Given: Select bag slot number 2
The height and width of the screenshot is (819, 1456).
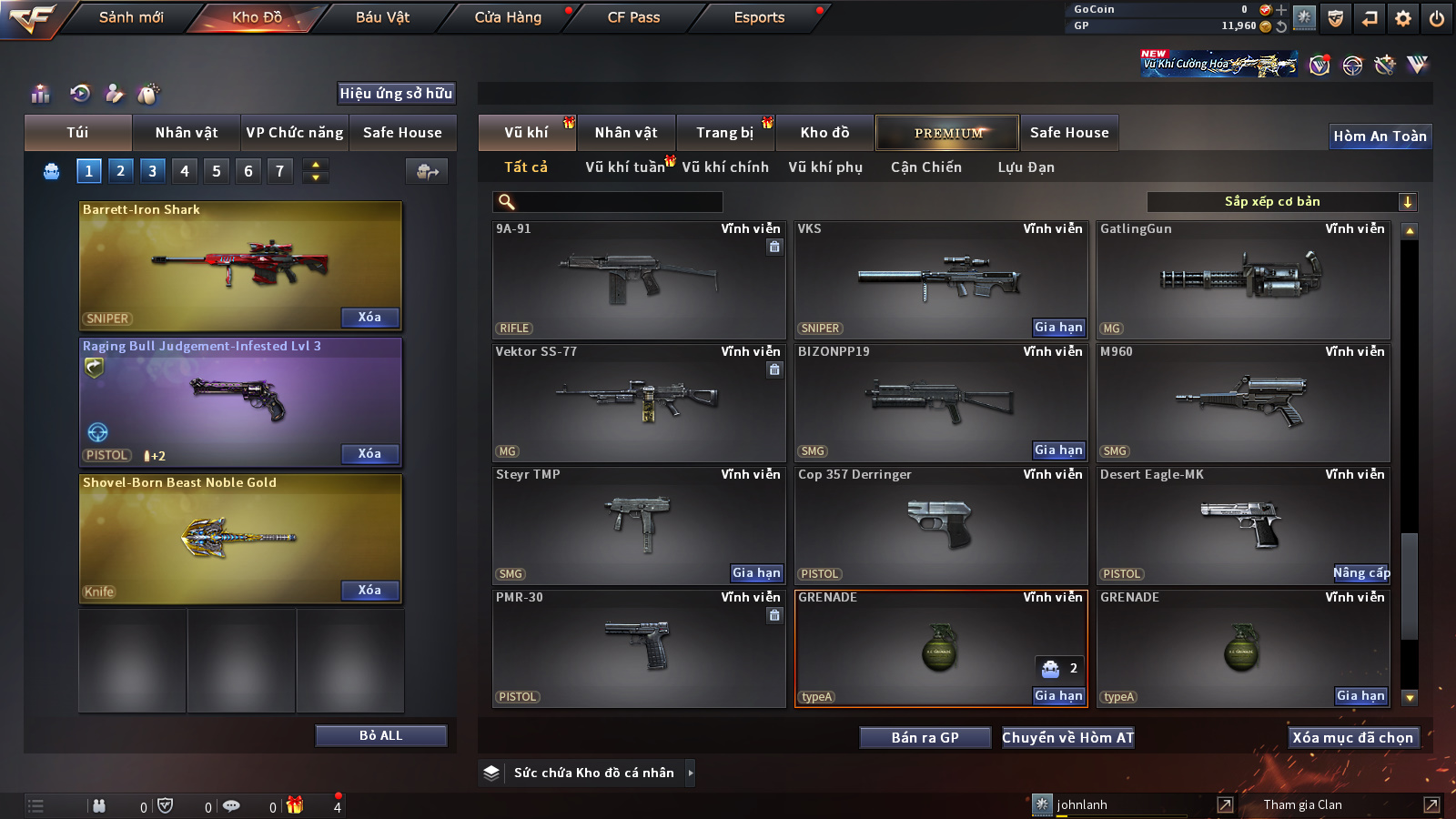Looking at the screenshot, I should [120, 171].
